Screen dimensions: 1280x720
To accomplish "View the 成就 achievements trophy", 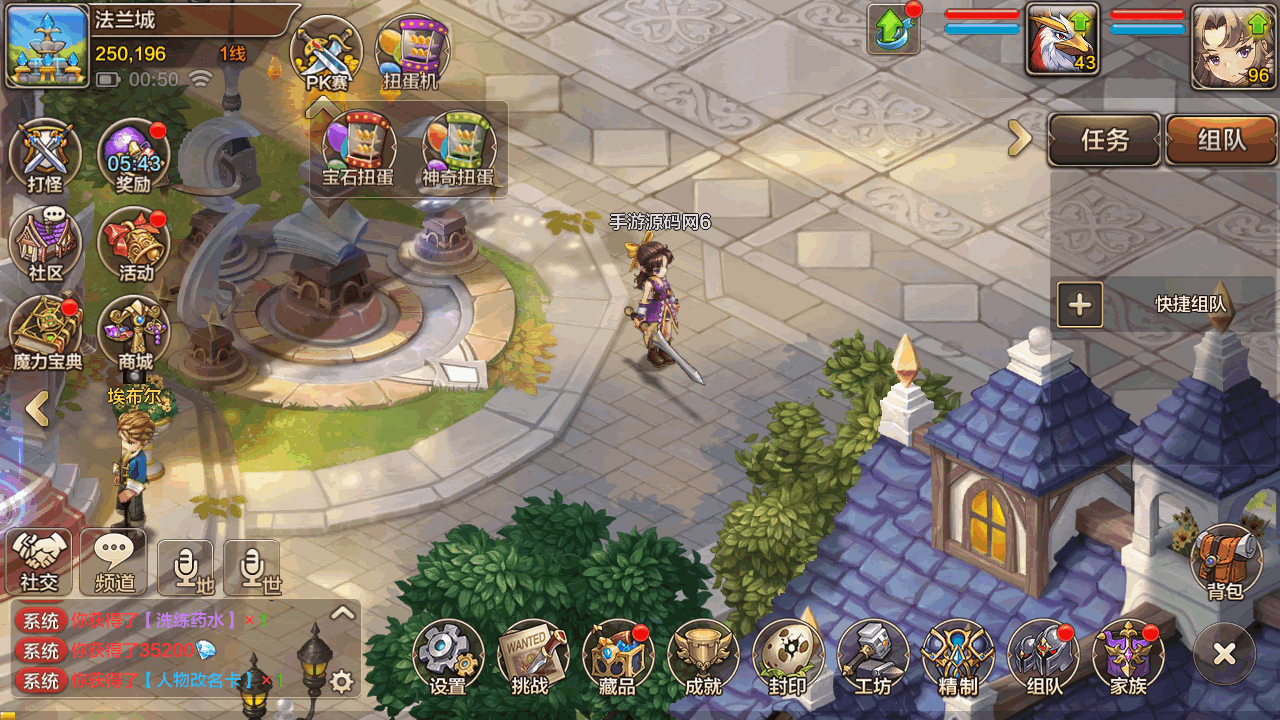I will pos(702,655).
